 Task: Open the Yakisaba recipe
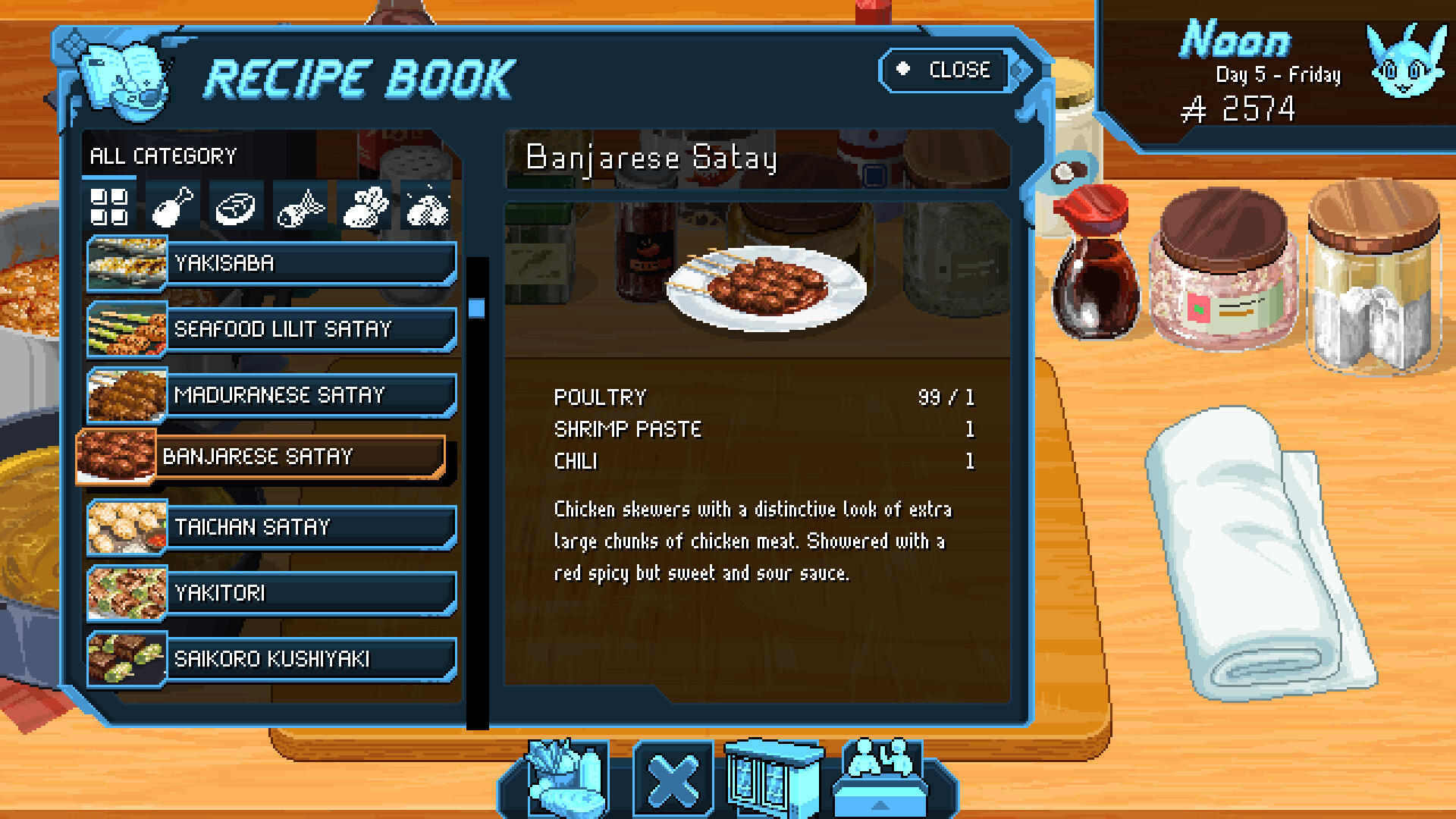tap(271, 264)
